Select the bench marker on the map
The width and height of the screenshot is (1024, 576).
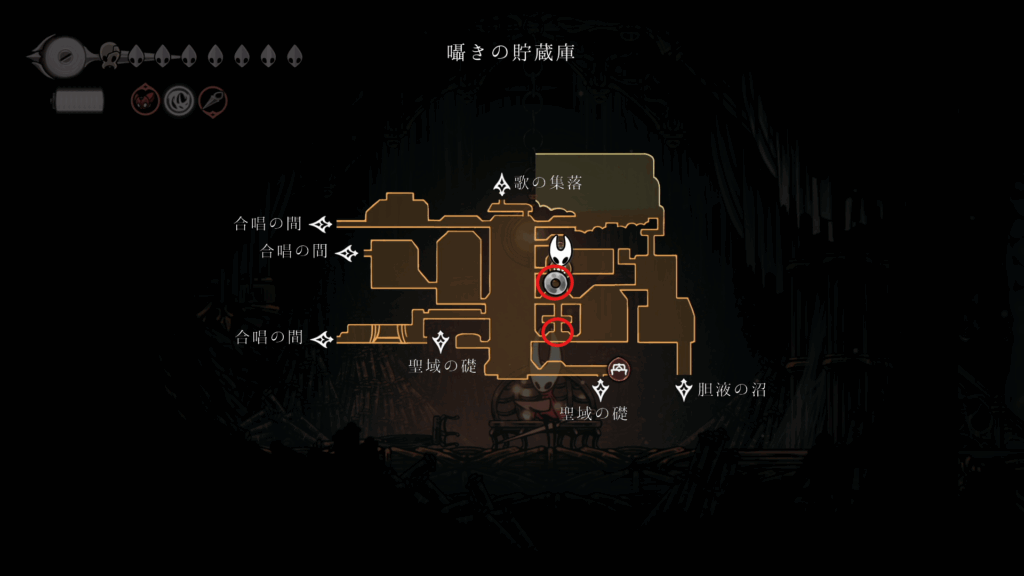coord(619,369)
